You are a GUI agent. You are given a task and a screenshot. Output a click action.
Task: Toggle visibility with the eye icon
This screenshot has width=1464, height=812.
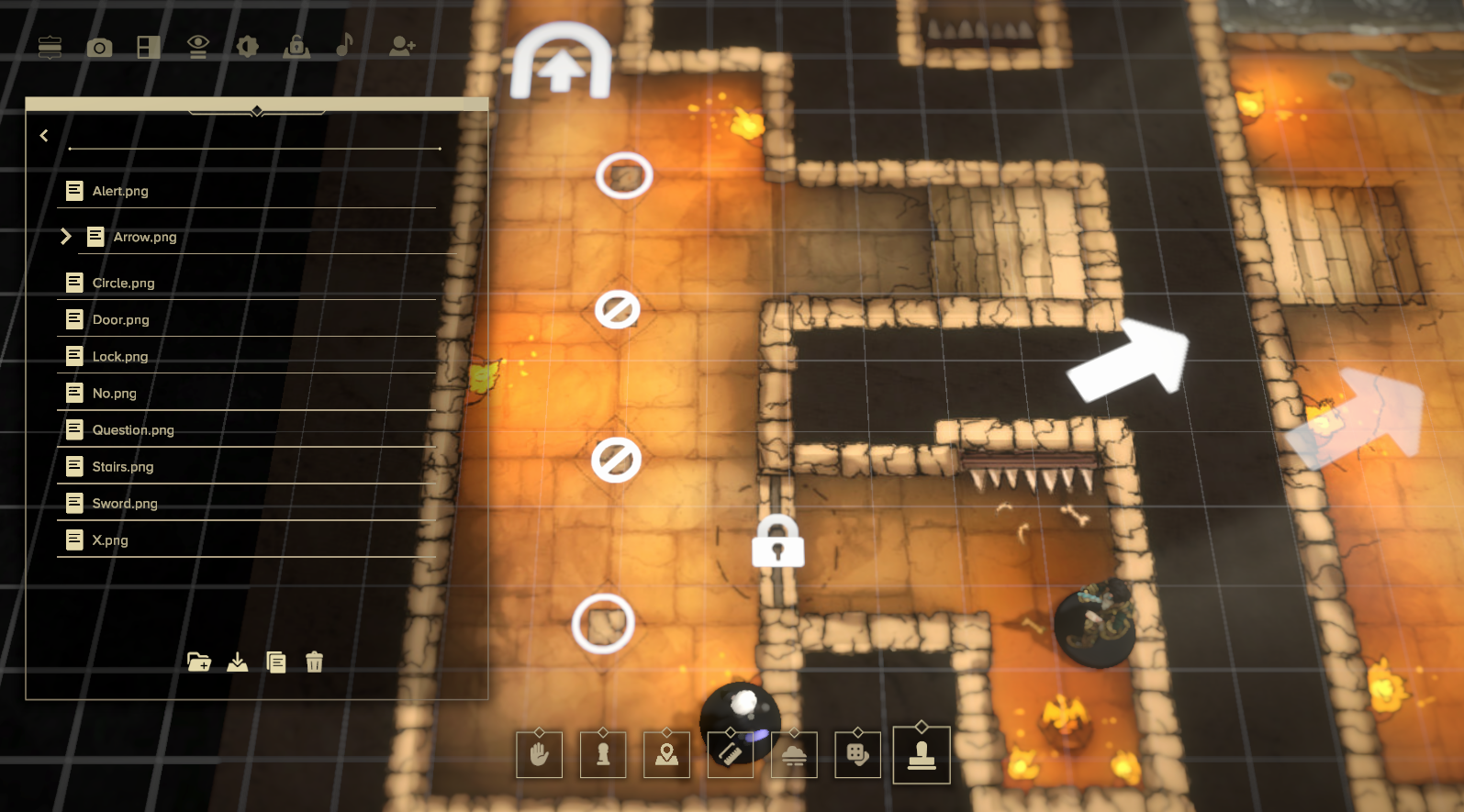(197, 47)
